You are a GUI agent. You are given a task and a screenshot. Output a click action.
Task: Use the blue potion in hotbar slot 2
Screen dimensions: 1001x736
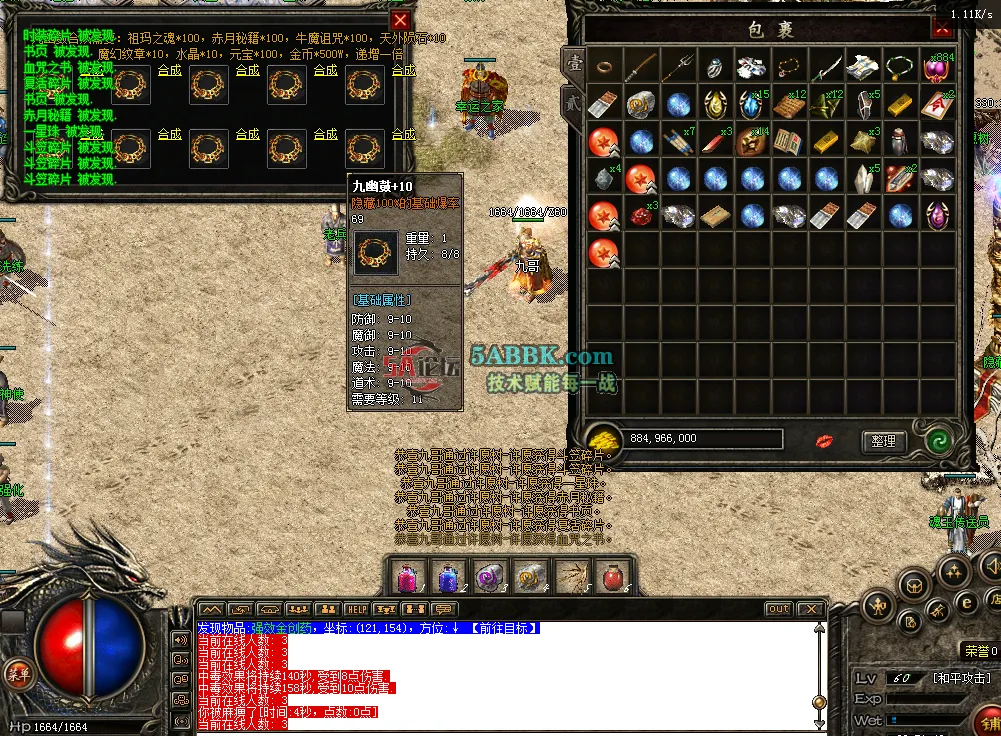coord(446,578)
